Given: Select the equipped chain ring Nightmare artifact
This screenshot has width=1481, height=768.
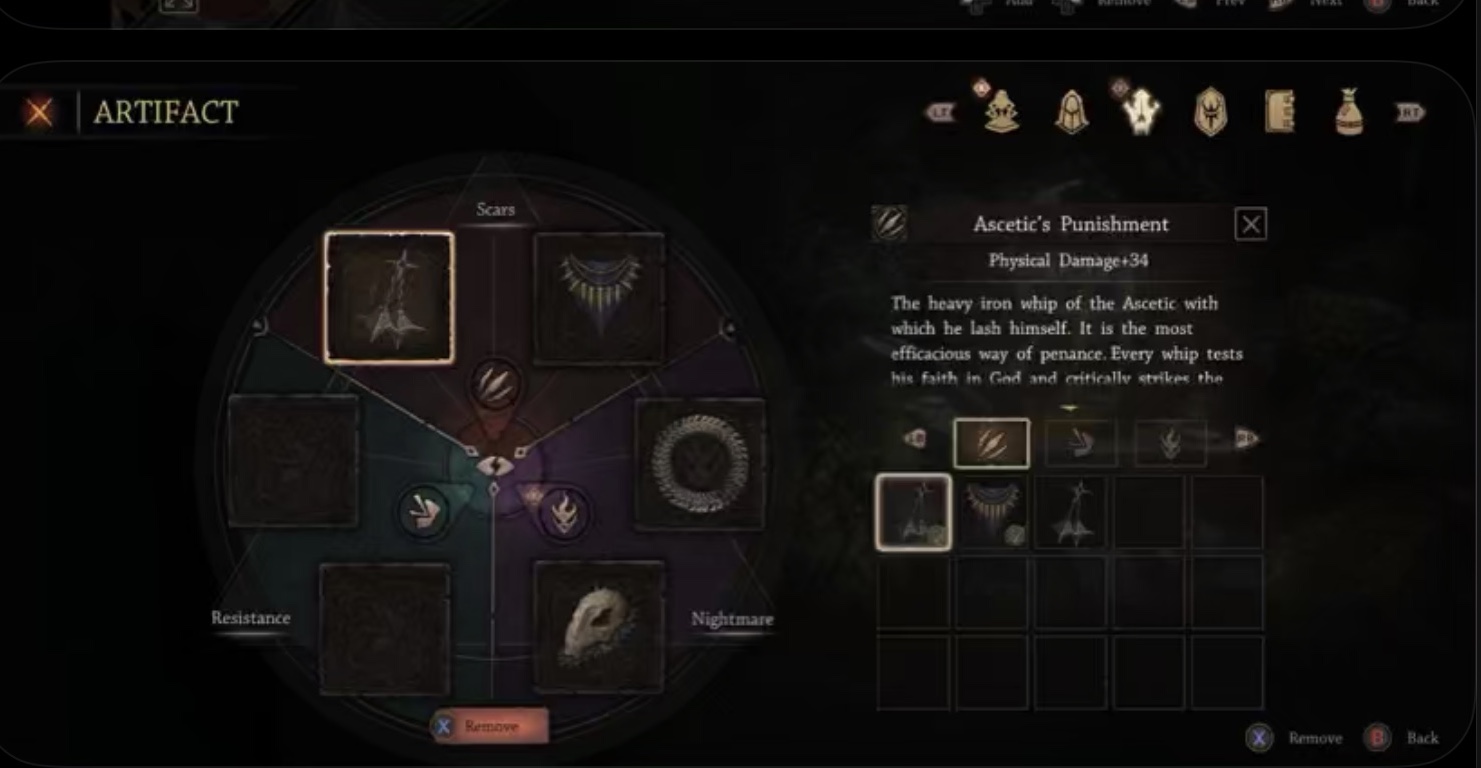Looking at the screenshot, I should coord(700,464).
